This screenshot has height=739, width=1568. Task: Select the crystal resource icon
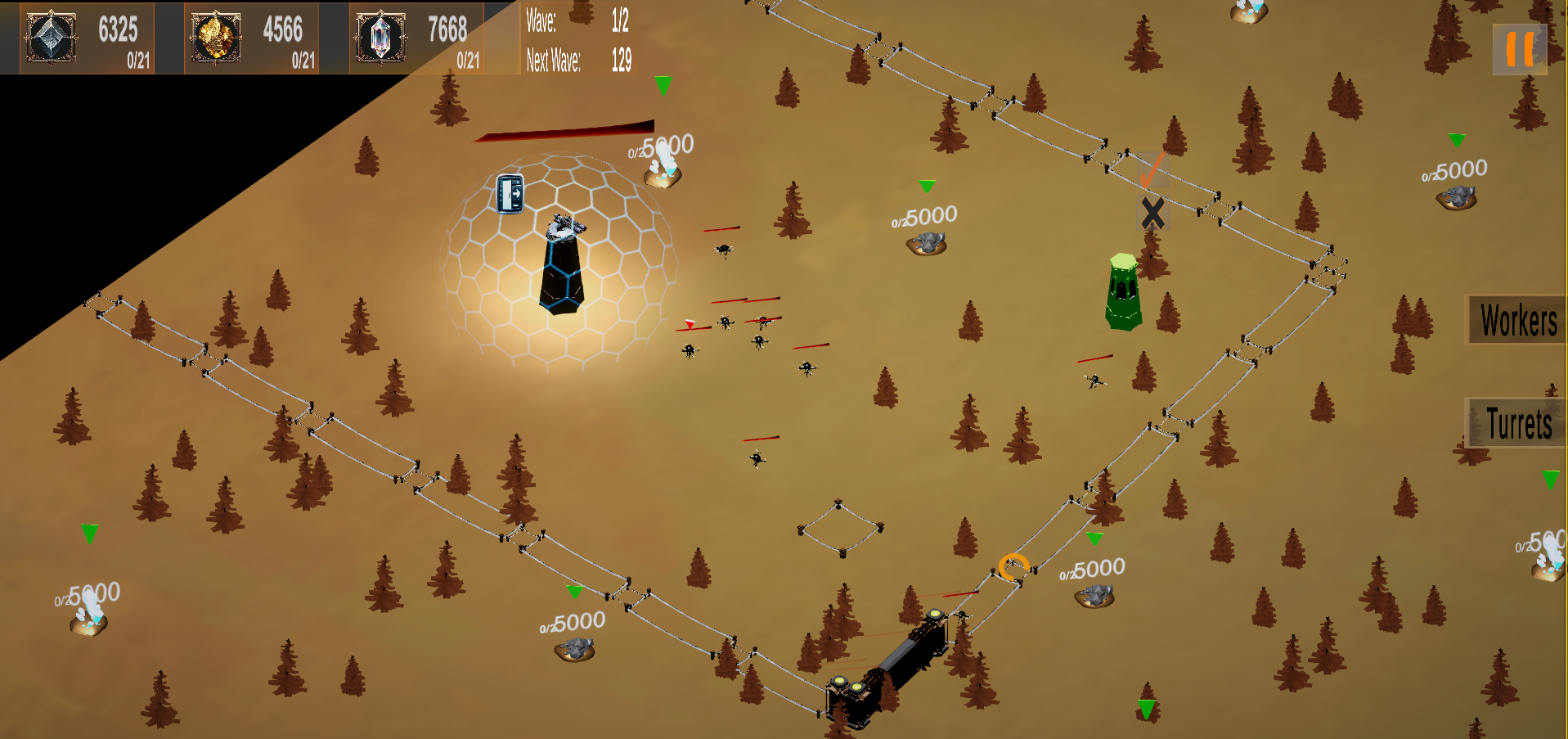[x=380, y=36]
